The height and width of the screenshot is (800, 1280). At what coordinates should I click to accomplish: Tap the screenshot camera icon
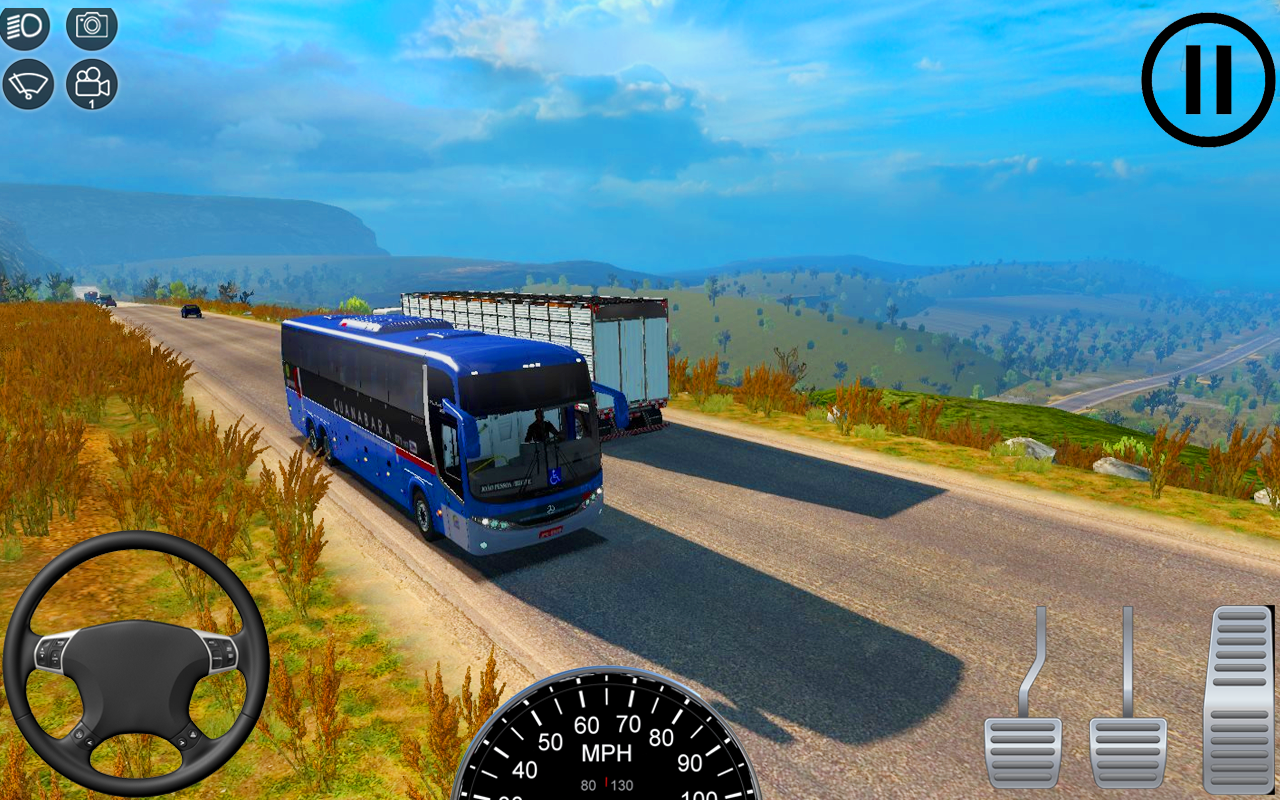click(x=92, y=27)
